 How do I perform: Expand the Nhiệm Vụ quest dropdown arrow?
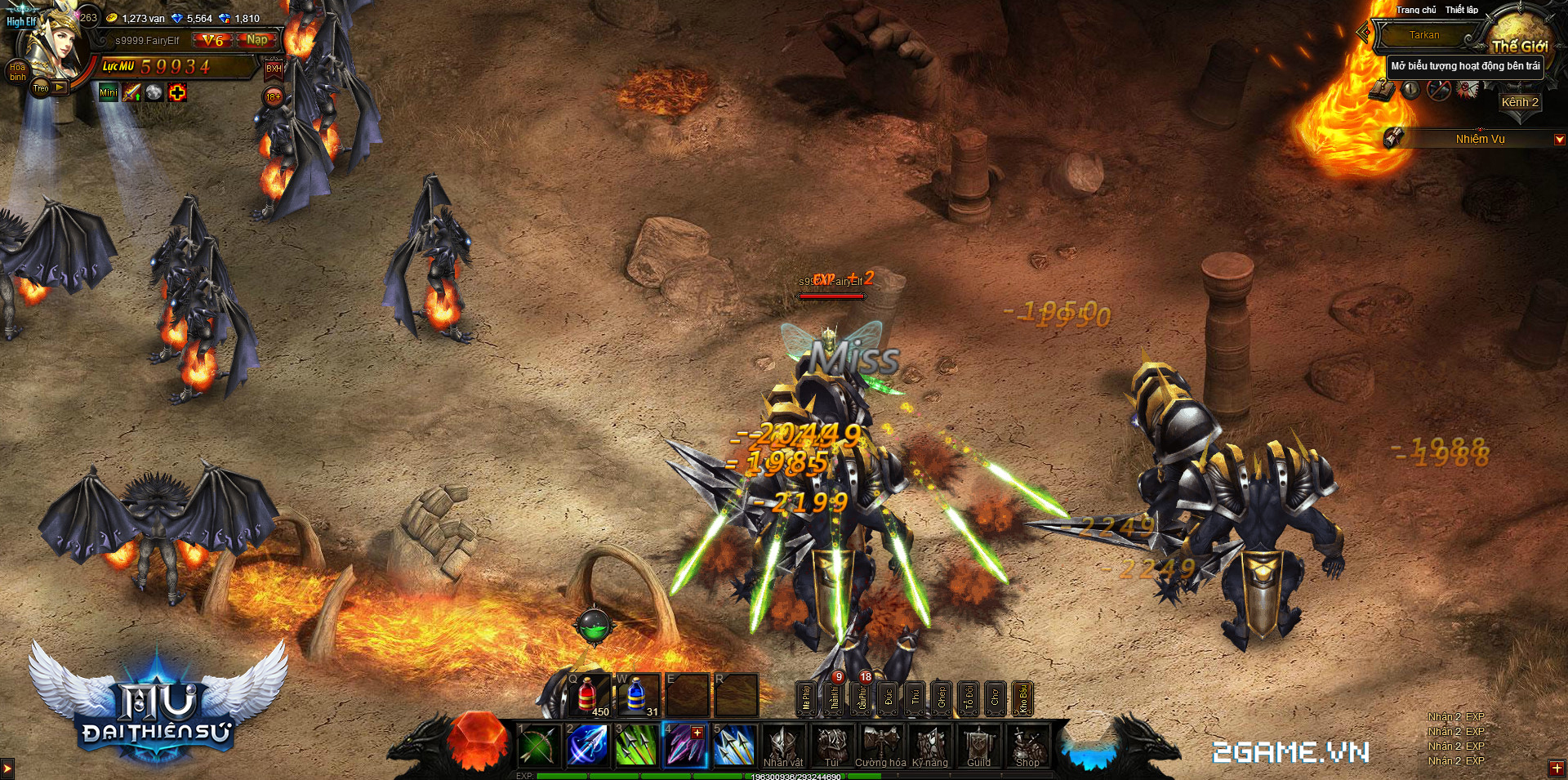coord(1559,140)
